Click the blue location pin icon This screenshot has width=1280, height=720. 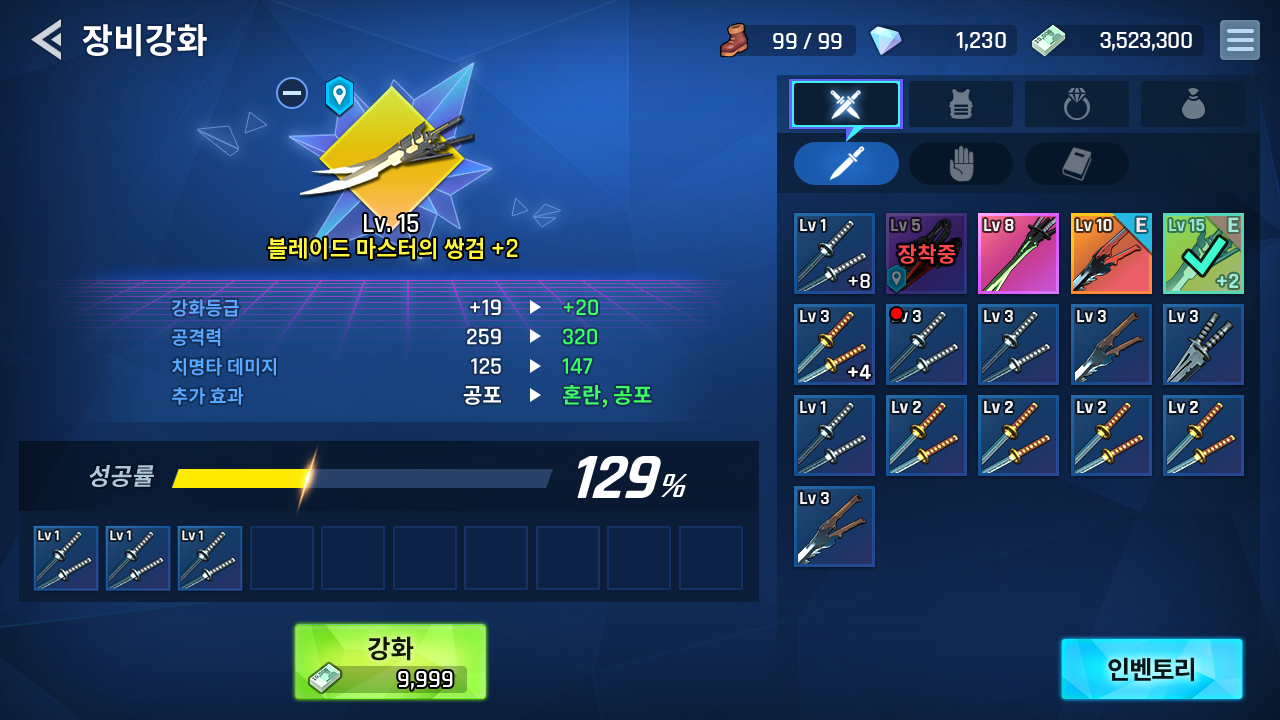pos(339,96)
